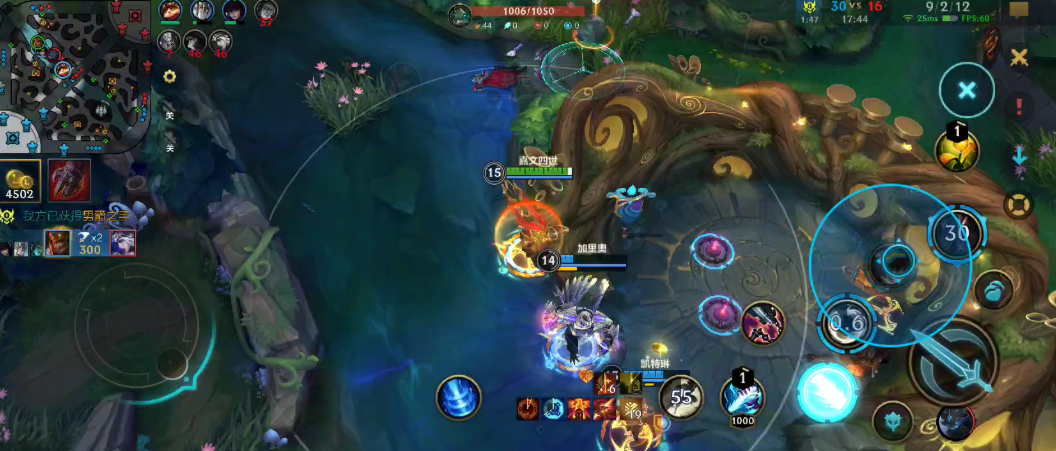
Task: Tap the ability showing 30 cooldown
Action: pos(957,234)
